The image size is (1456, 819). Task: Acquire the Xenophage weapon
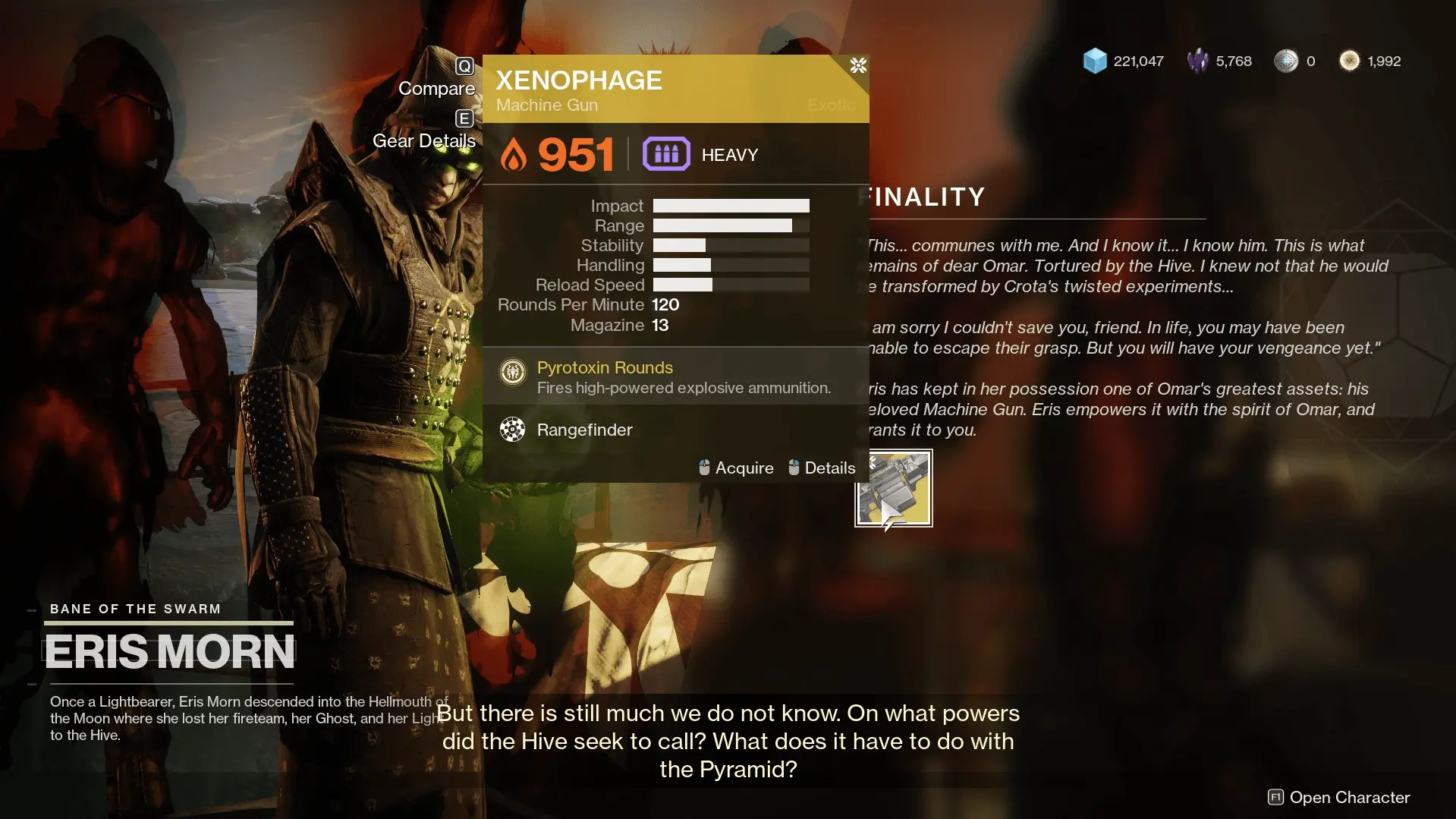744,468
